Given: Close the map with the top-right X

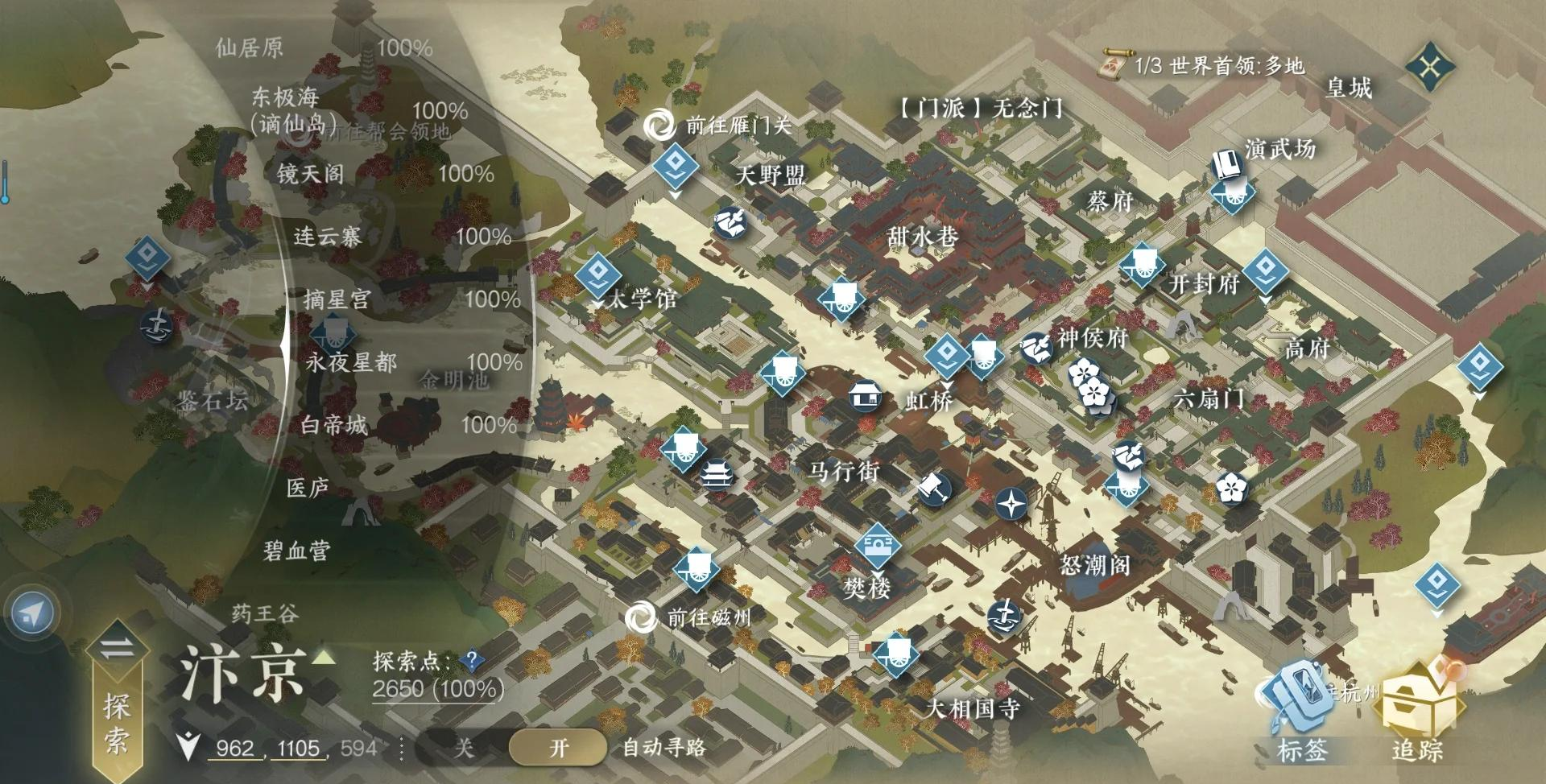Looking at the screenshot, I should click(1430, 66).
